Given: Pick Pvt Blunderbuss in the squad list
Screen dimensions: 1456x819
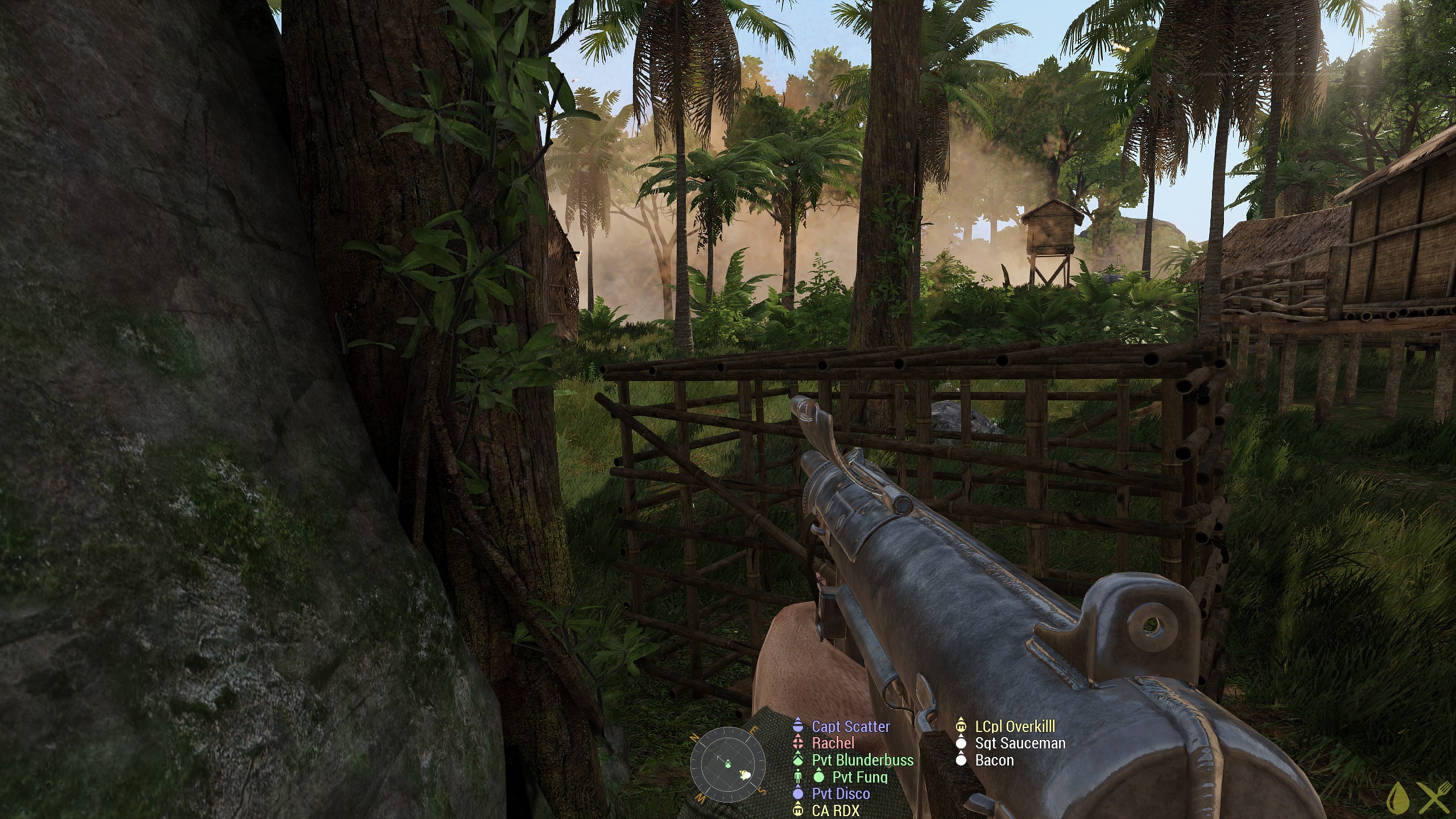Looking at the screenshot, I should (x=862, y=760).
